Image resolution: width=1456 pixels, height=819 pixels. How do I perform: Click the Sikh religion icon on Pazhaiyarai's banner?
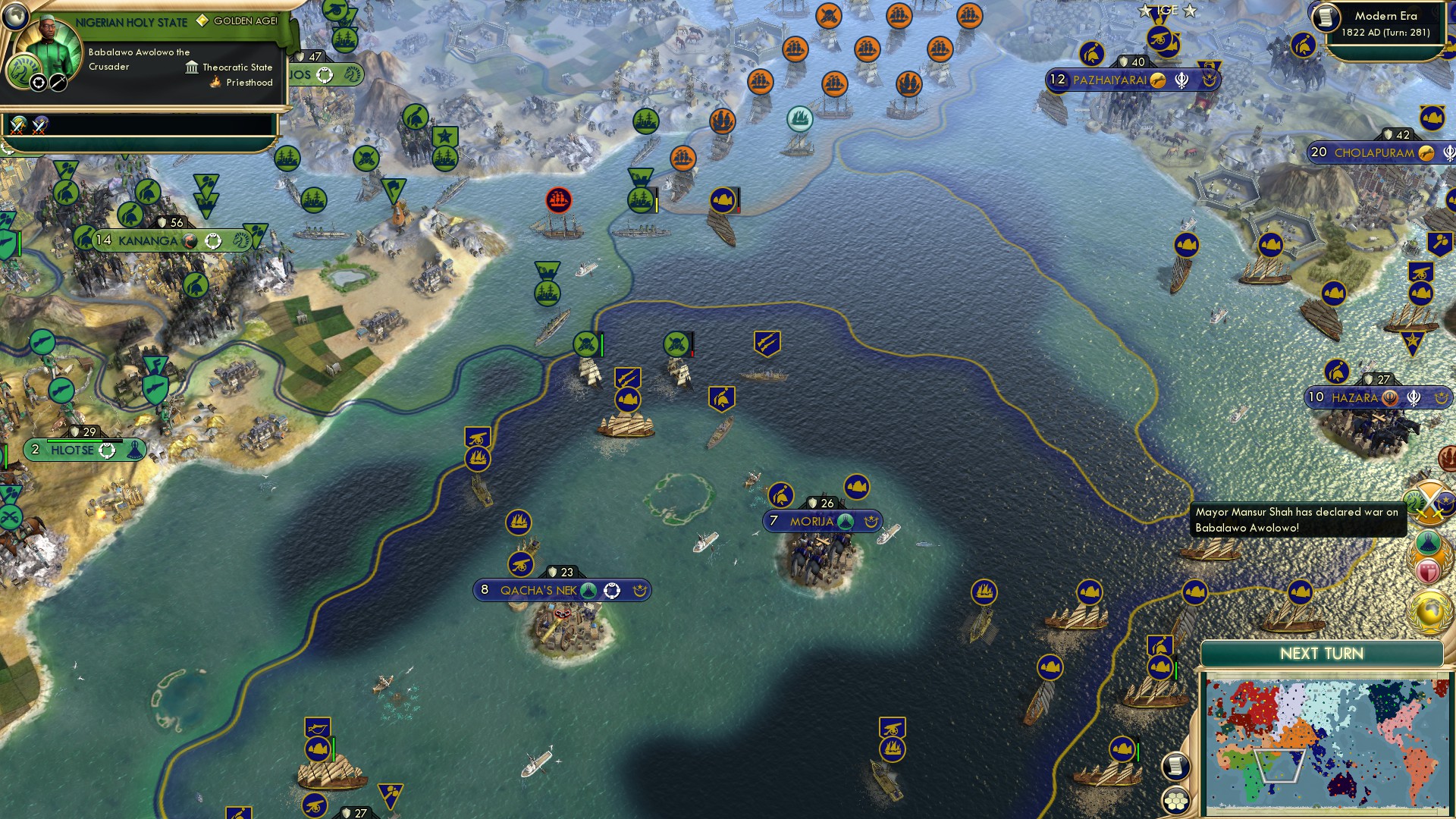pyautogui.click(x=1181, y=80)
